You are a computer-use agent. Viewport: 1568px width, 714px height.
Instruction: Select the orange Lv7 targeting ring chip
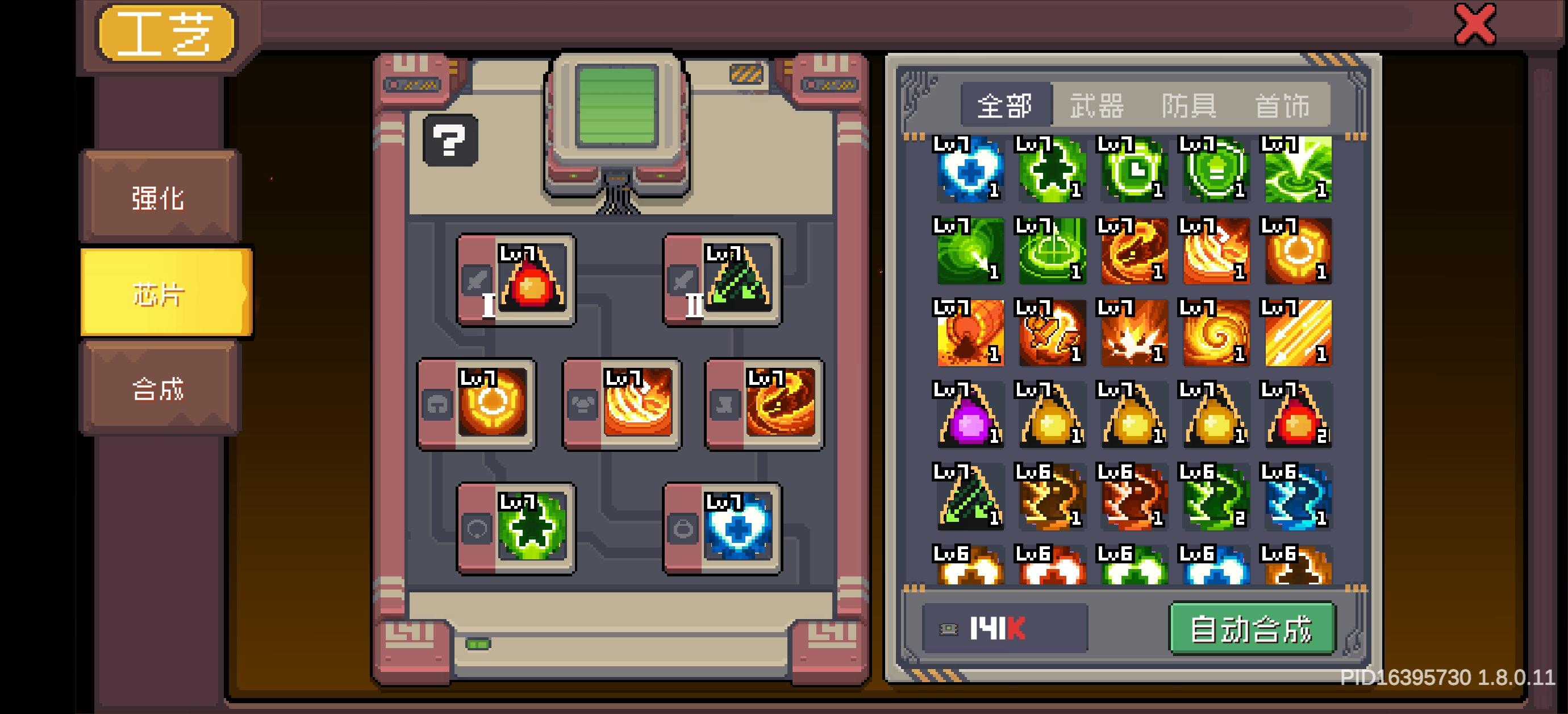point(1297,253)
